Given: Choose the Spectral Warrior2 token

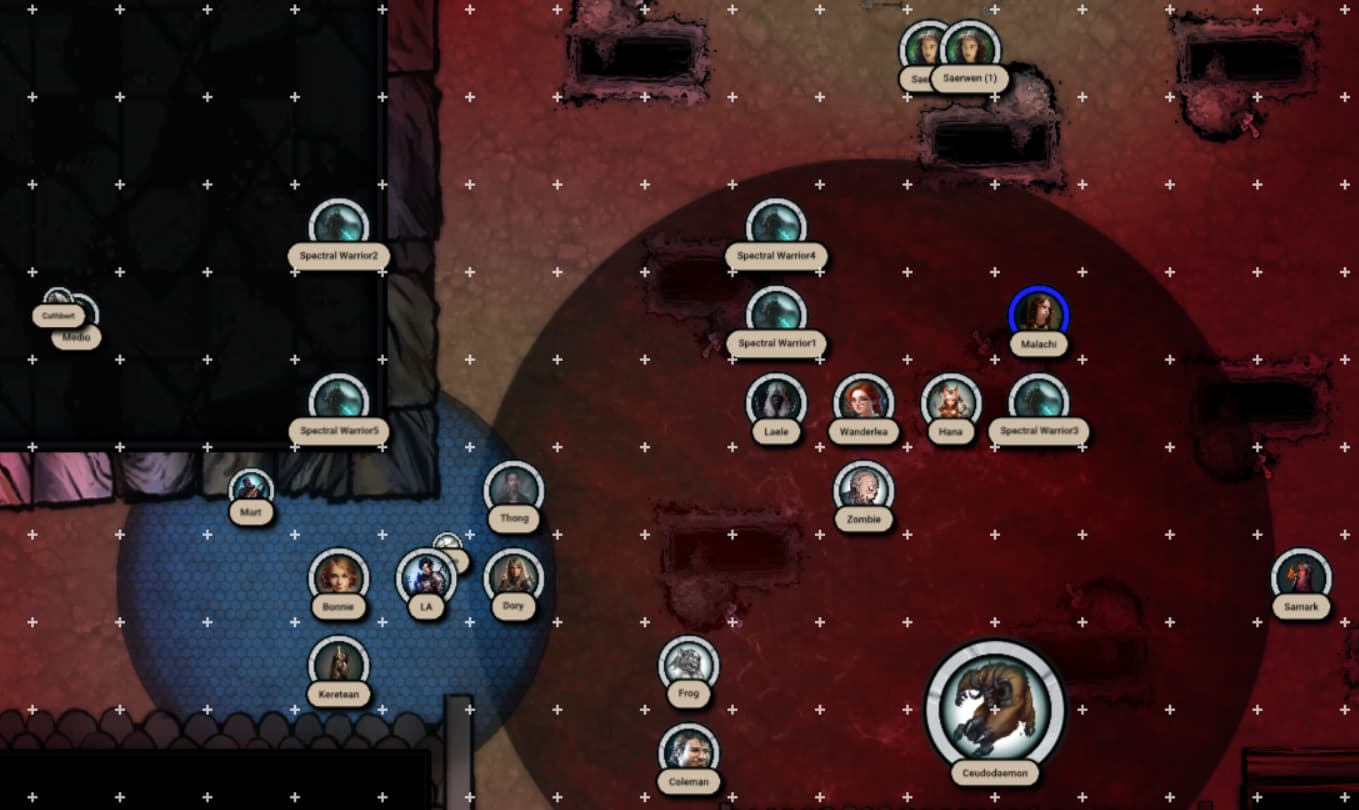Looking at the screenshot, I should coord(339,227).
